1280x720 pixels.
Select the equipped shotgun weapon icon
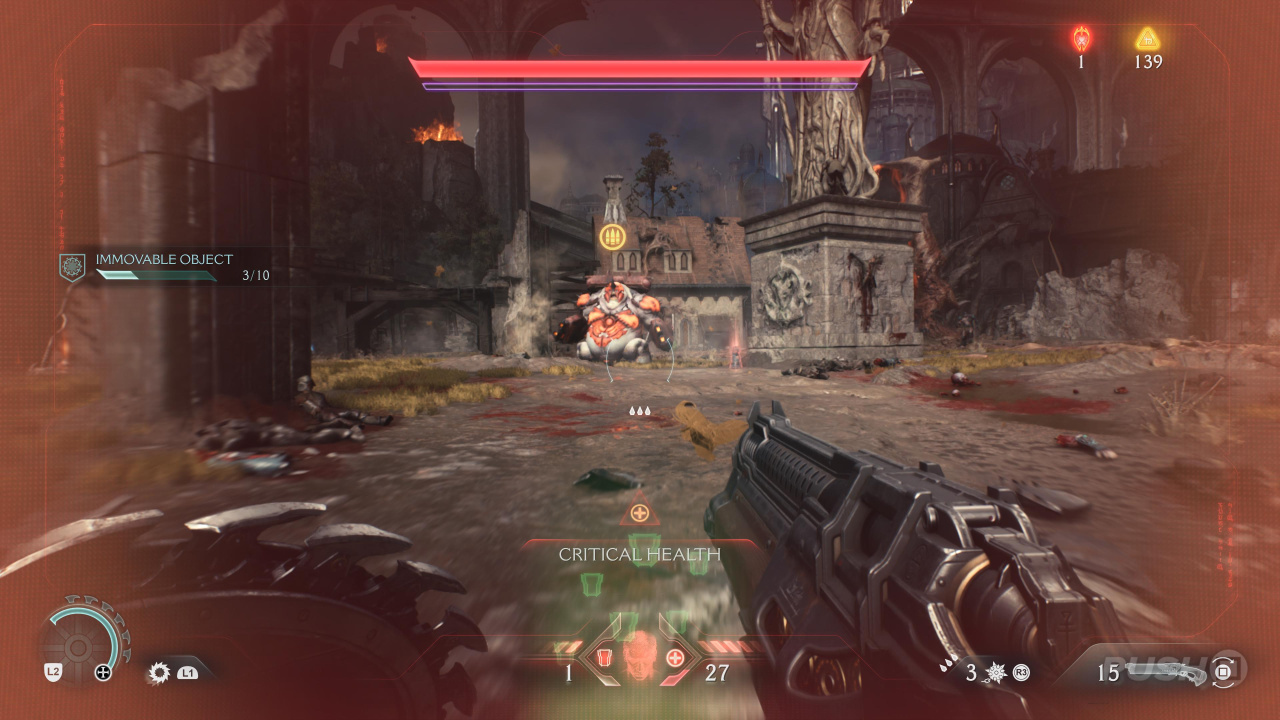1178,672
